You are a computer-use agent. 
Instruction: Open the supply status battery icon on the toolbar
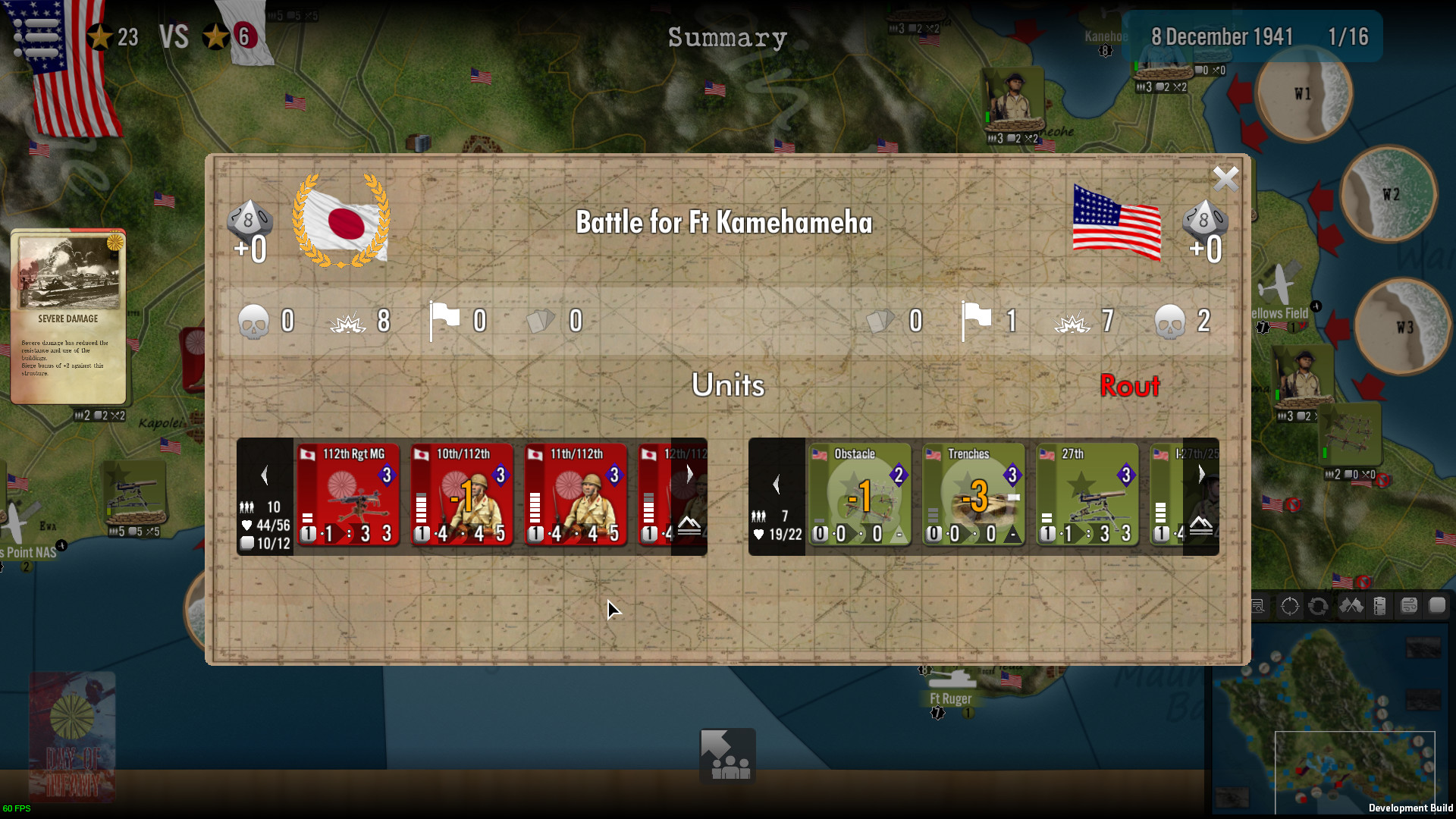(1379, 606)
